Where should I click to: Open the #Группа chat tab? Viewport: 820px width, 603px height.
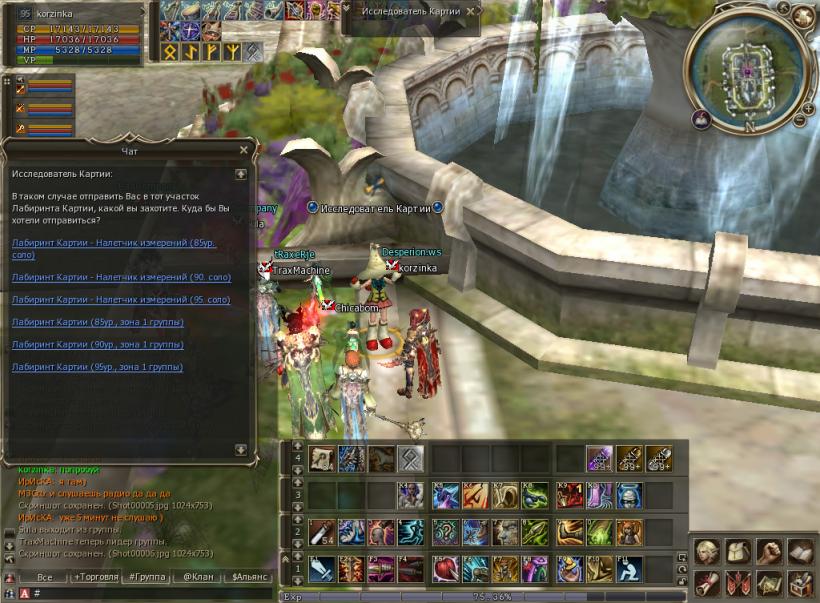pyautogui.click(x=147, y=578)
